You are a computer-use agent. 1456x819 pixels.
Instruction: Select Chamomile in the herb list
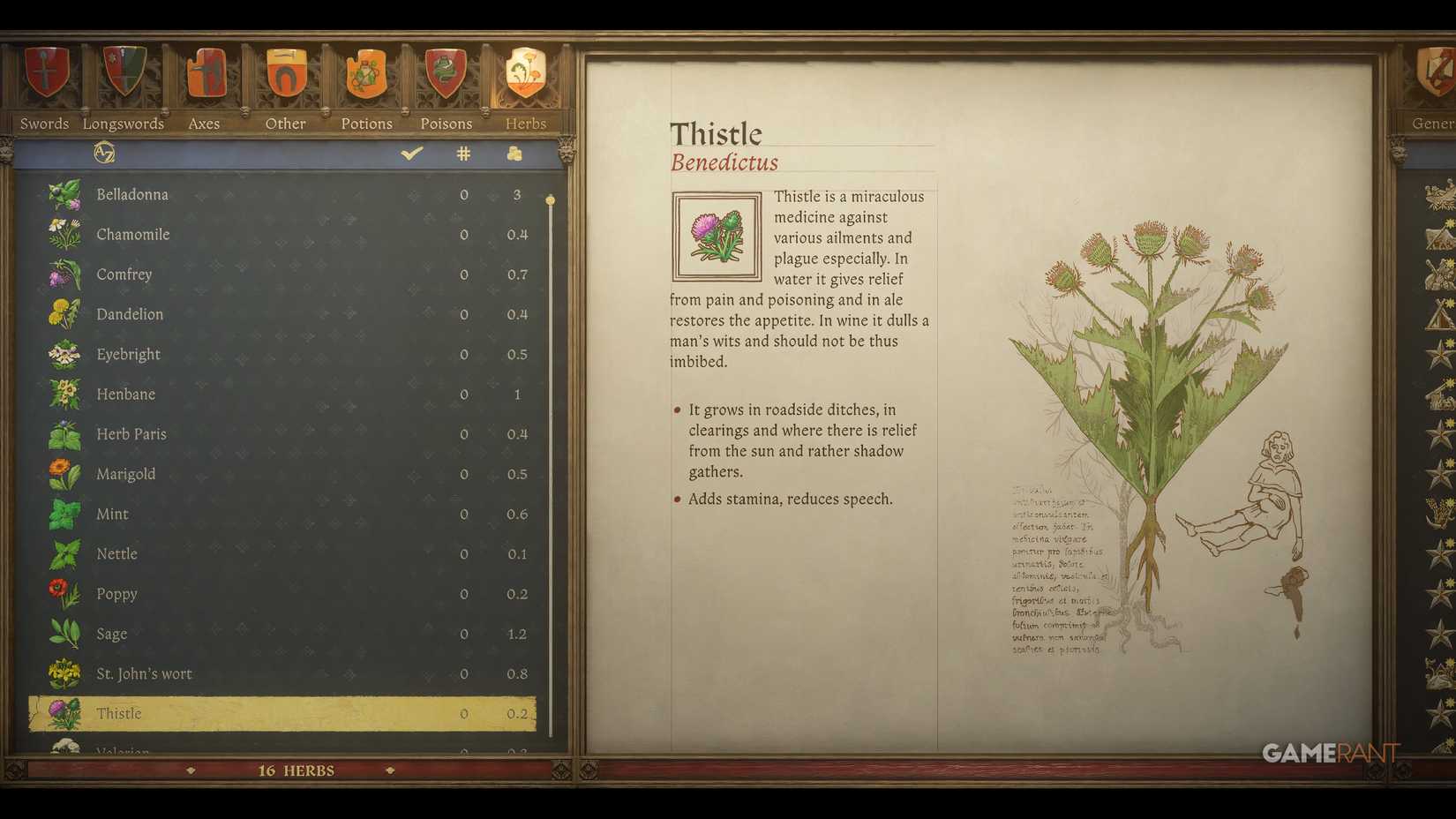point(132,234)
